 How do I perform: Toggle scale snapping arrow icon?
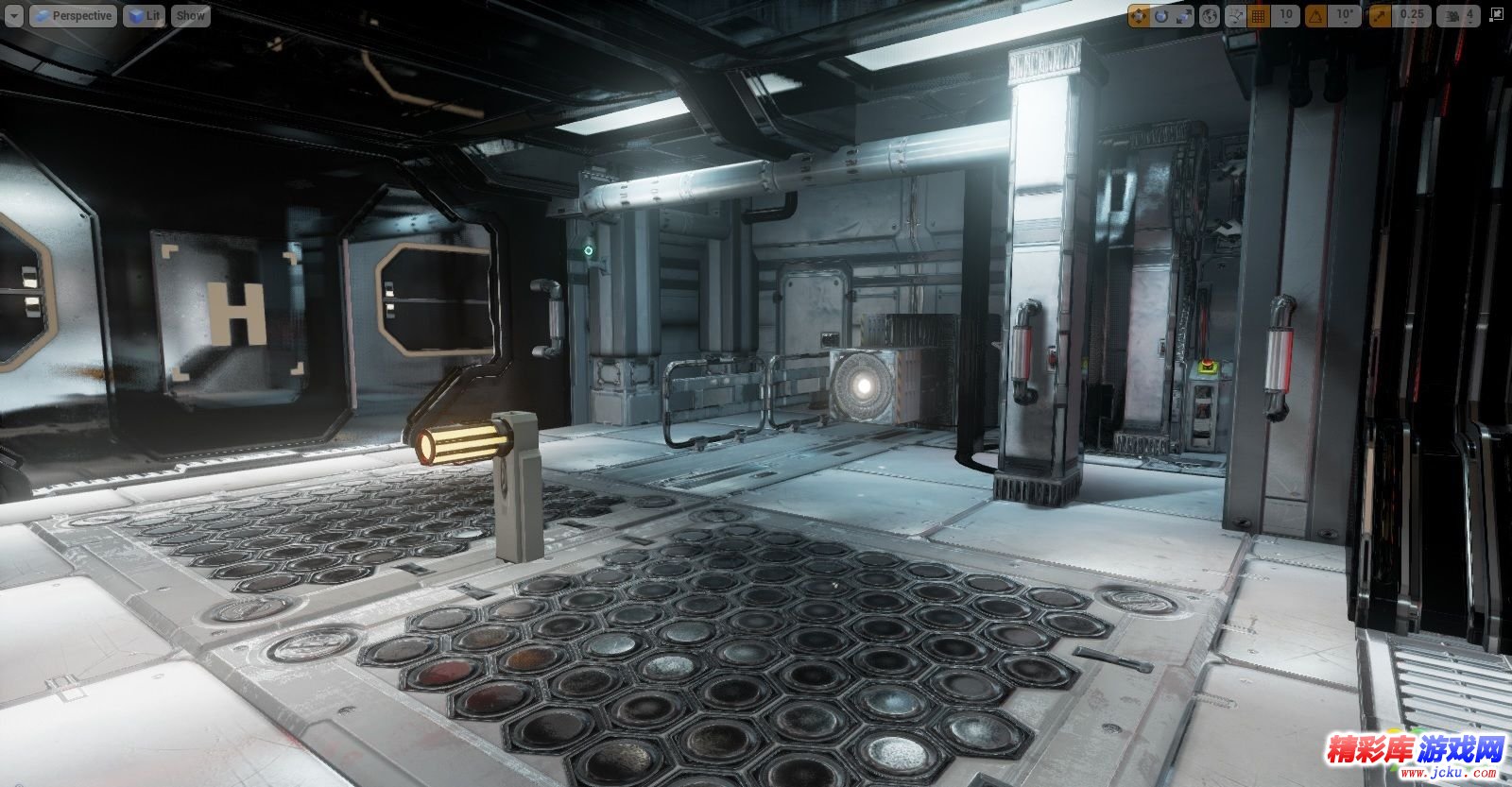[1381, 16]
